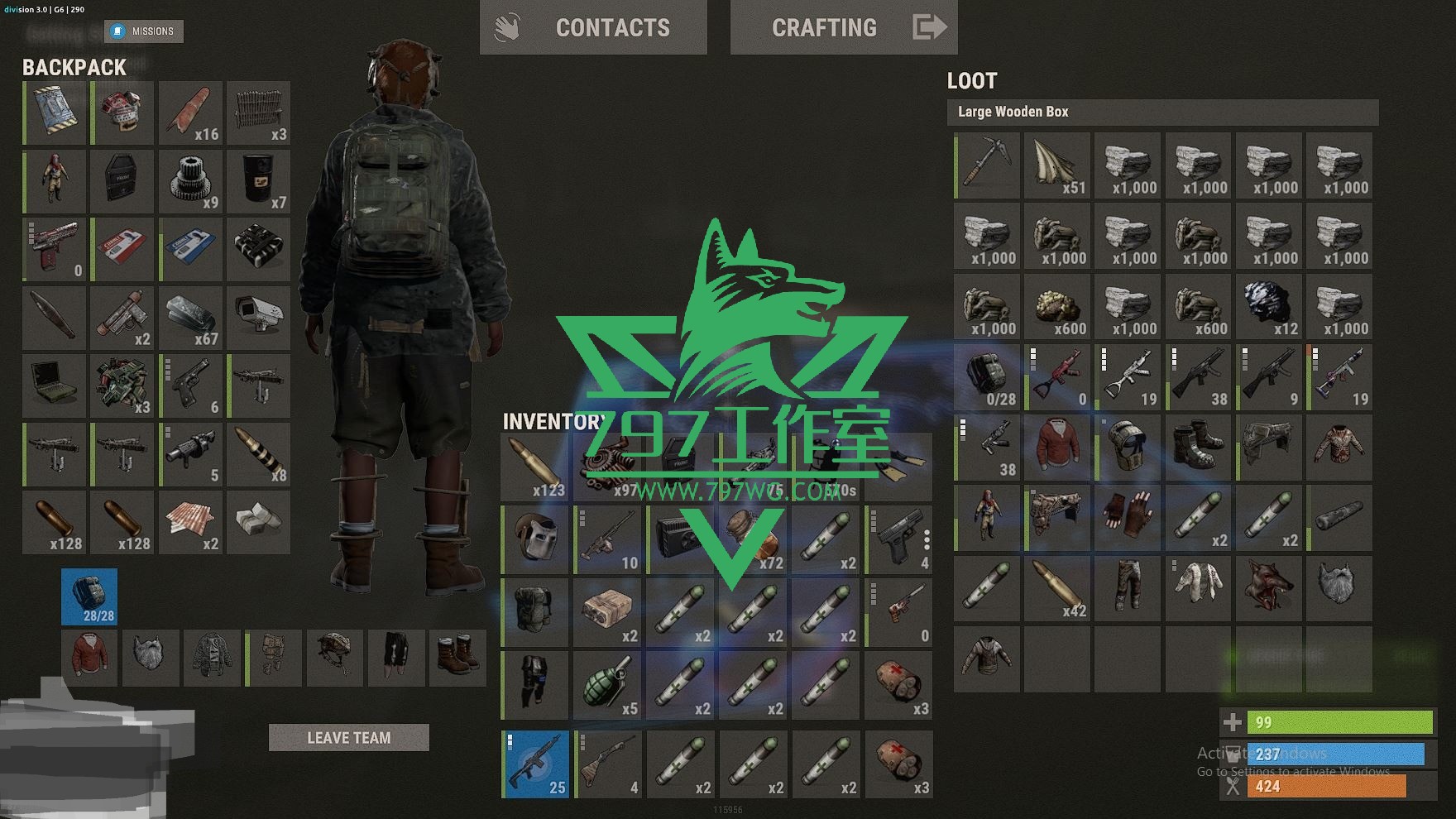
Task: Select the 0/28 backpack in the loot box
Action: point(987,377)
